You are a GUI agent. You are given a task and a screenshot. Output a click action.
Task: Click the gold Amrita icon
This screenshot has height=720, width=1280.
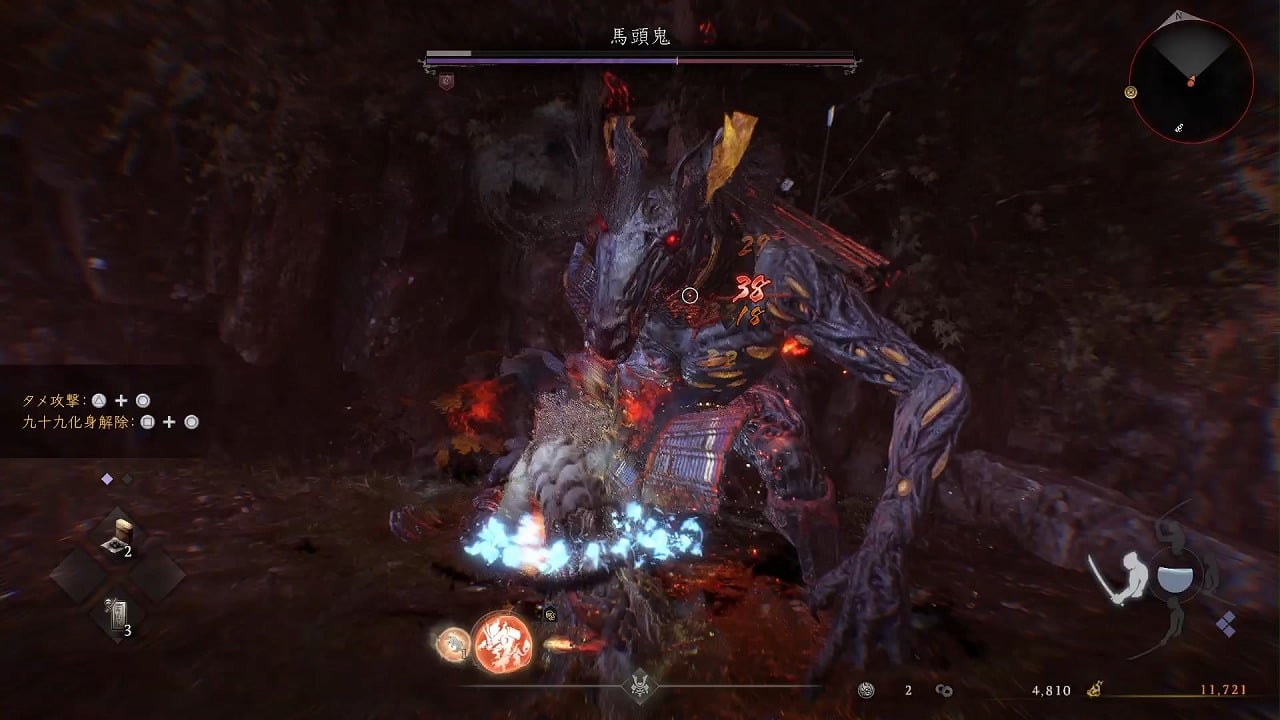click(x=1095, y=689)
